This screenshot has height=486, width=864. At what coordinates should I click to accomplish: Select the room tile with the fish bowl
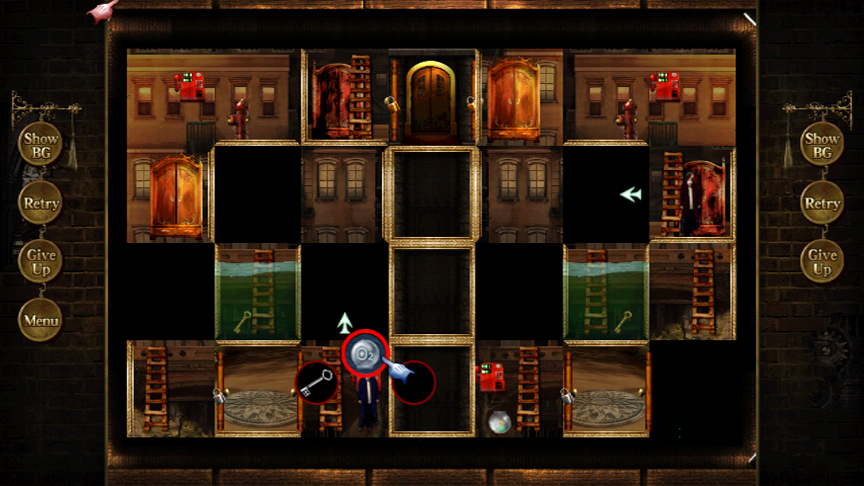pyautogui.click(x=518, y=390)
